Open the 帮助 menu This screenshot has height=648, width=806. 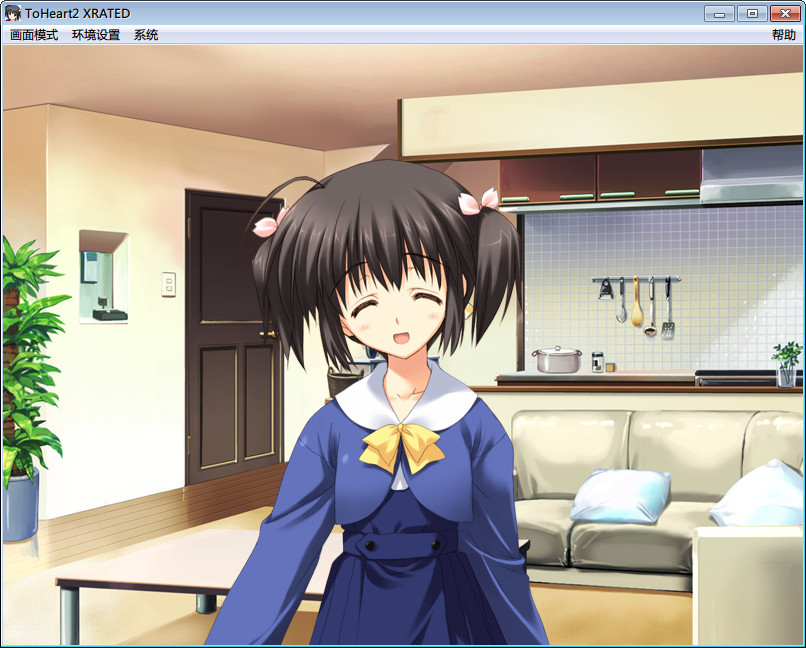783,35
